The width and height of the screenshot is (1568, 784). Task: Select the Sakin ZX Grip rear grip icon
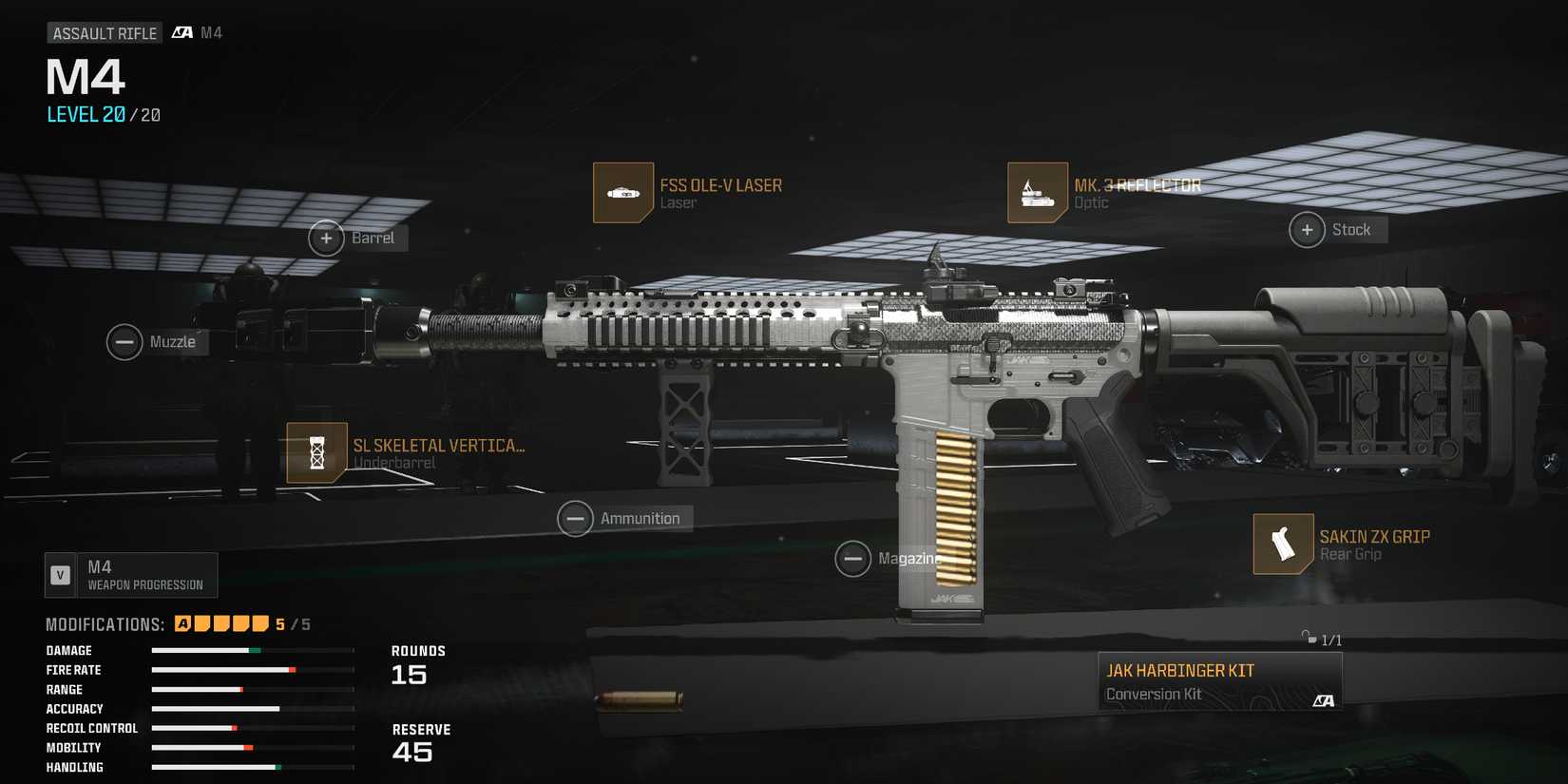1283,544
